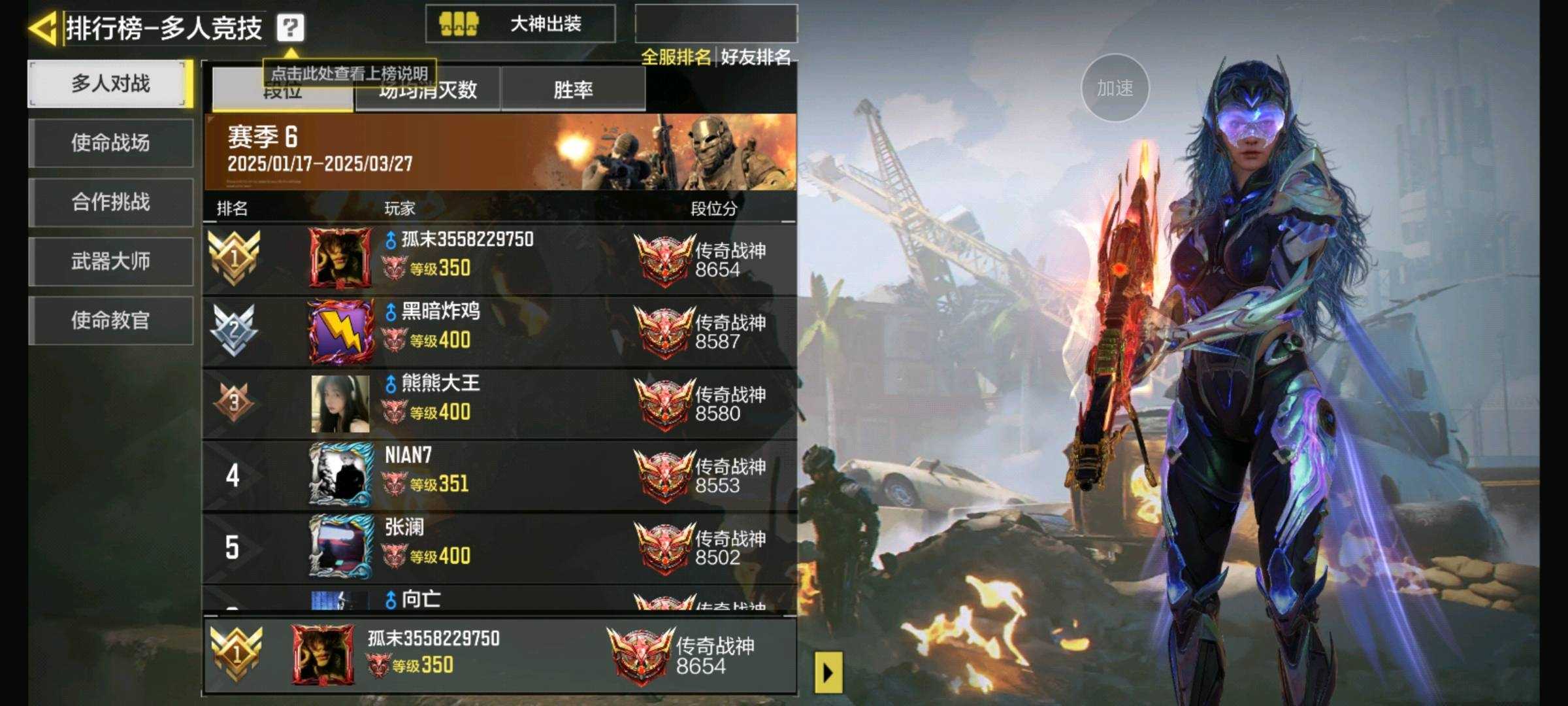This screenshot has width=1568, height=706.
Task: Select the 多人对战 category
Action: 110,84
